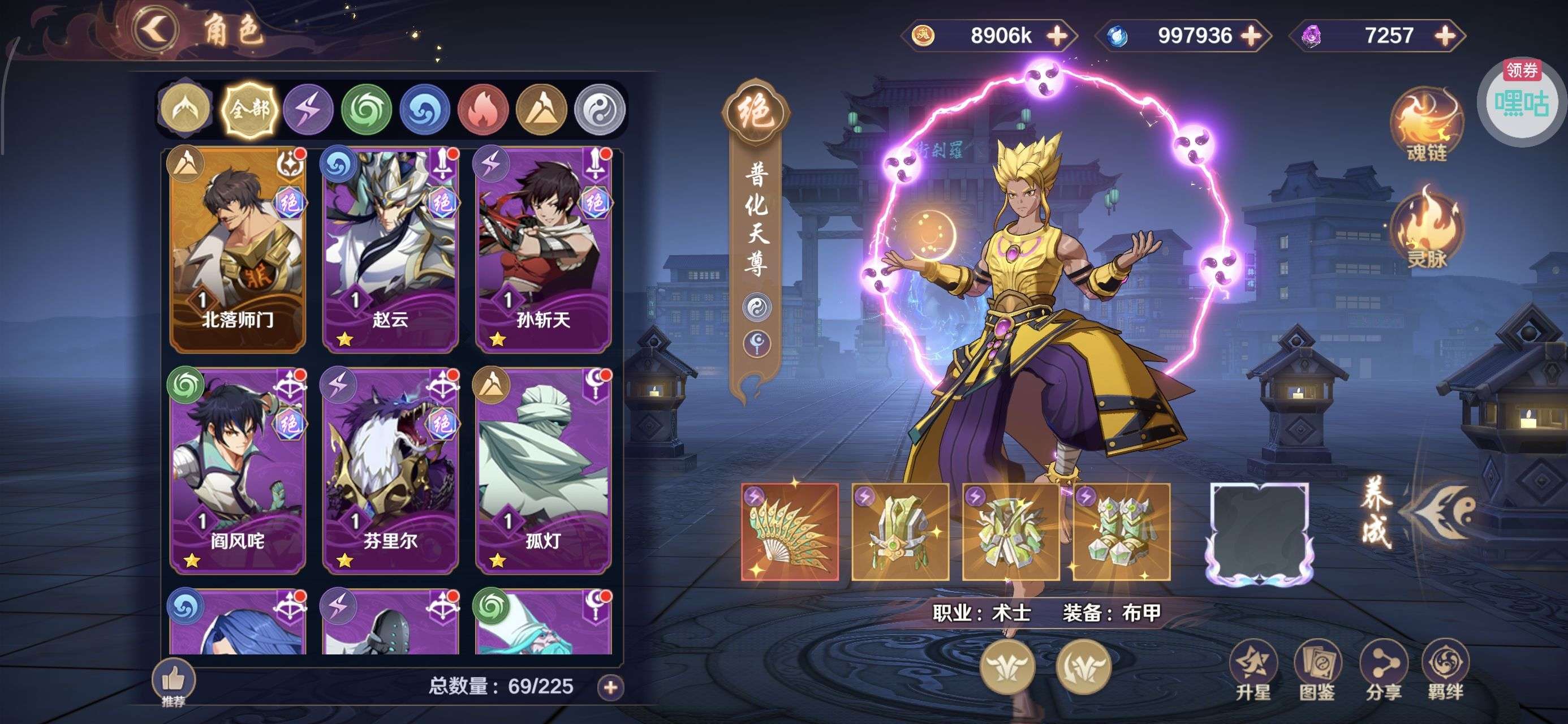Filter characters by fire element
Image resolution: width=1568 pixels, height=724 pixels.
coord(483,110)
